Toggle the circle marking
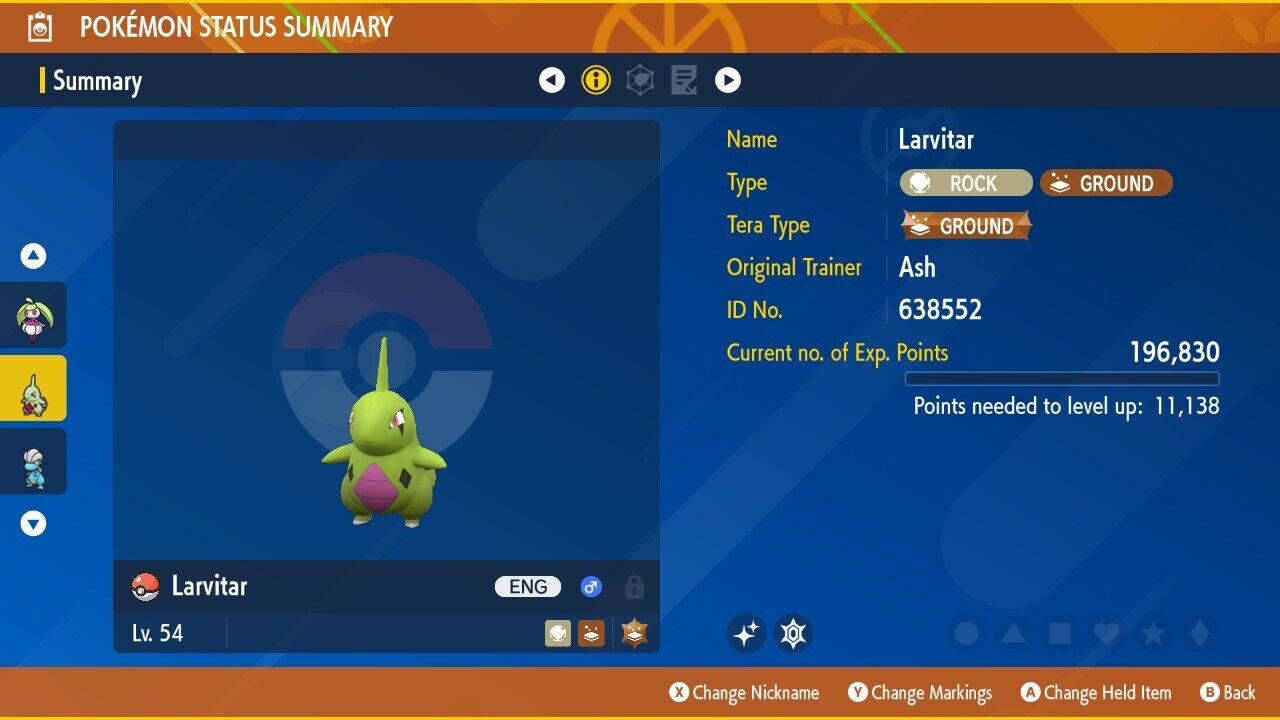This screenshot has width=1280, height=720. tap(966, 633)
